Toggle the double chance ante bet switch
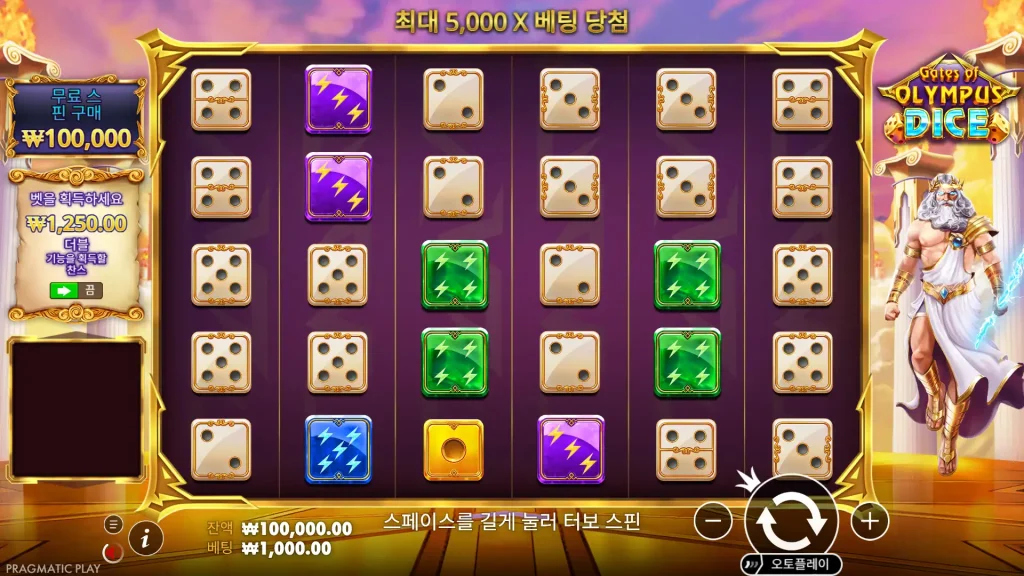The image size is (1024, 576). click(x=76, y=290)
